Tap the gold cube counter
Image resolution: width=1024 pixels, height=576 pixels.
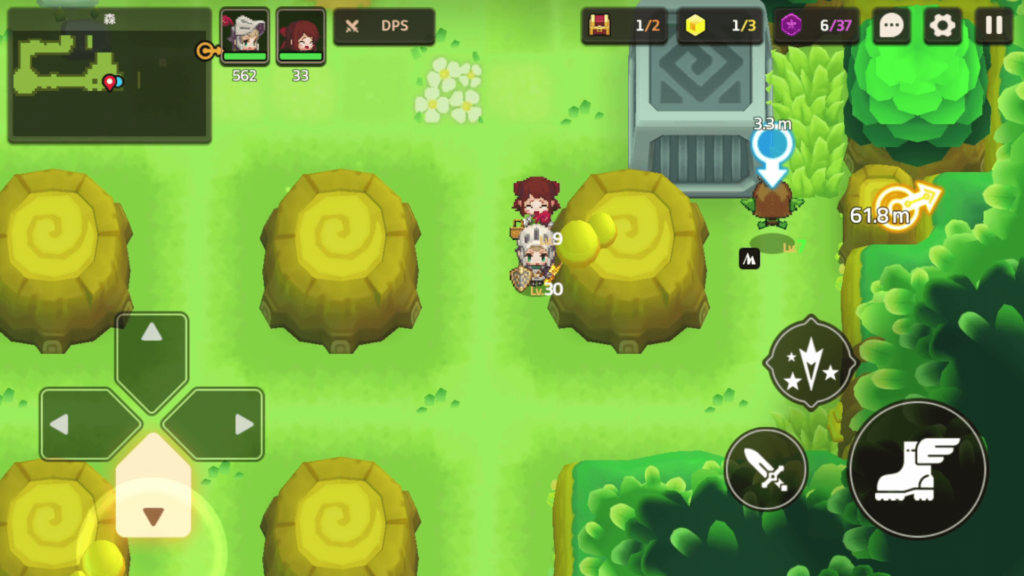[x=720, y=27]
